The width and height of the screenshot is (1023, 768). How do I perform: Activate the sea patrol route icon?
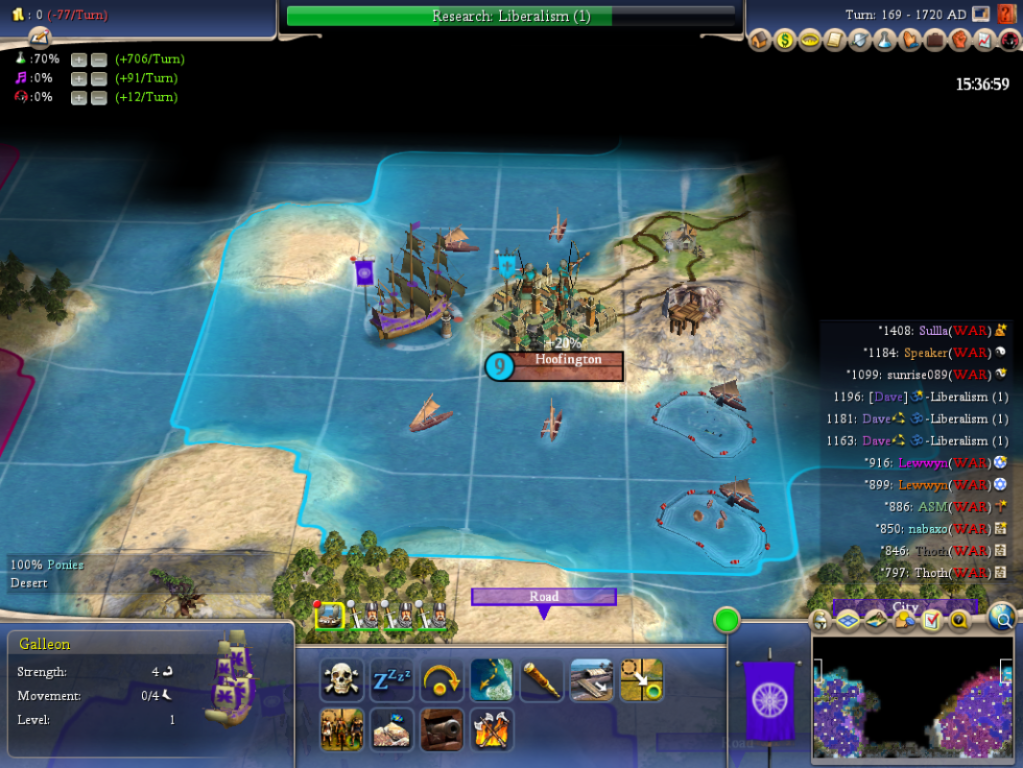click(492, 681)
